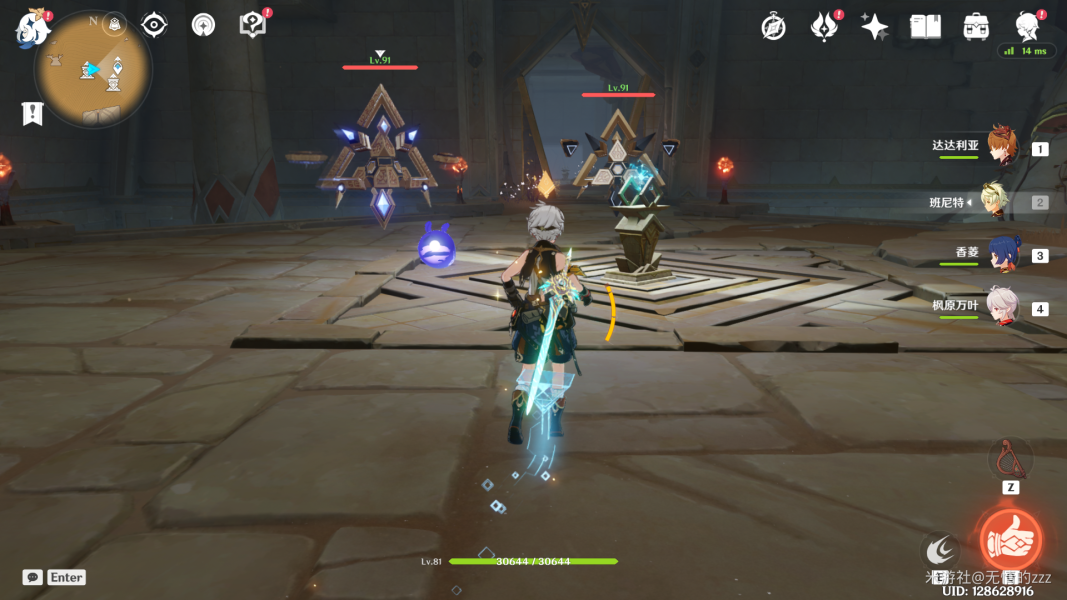1067x600 pixels.
Task: Open the Wish four-pointed star icon
Action: [875, 27]
